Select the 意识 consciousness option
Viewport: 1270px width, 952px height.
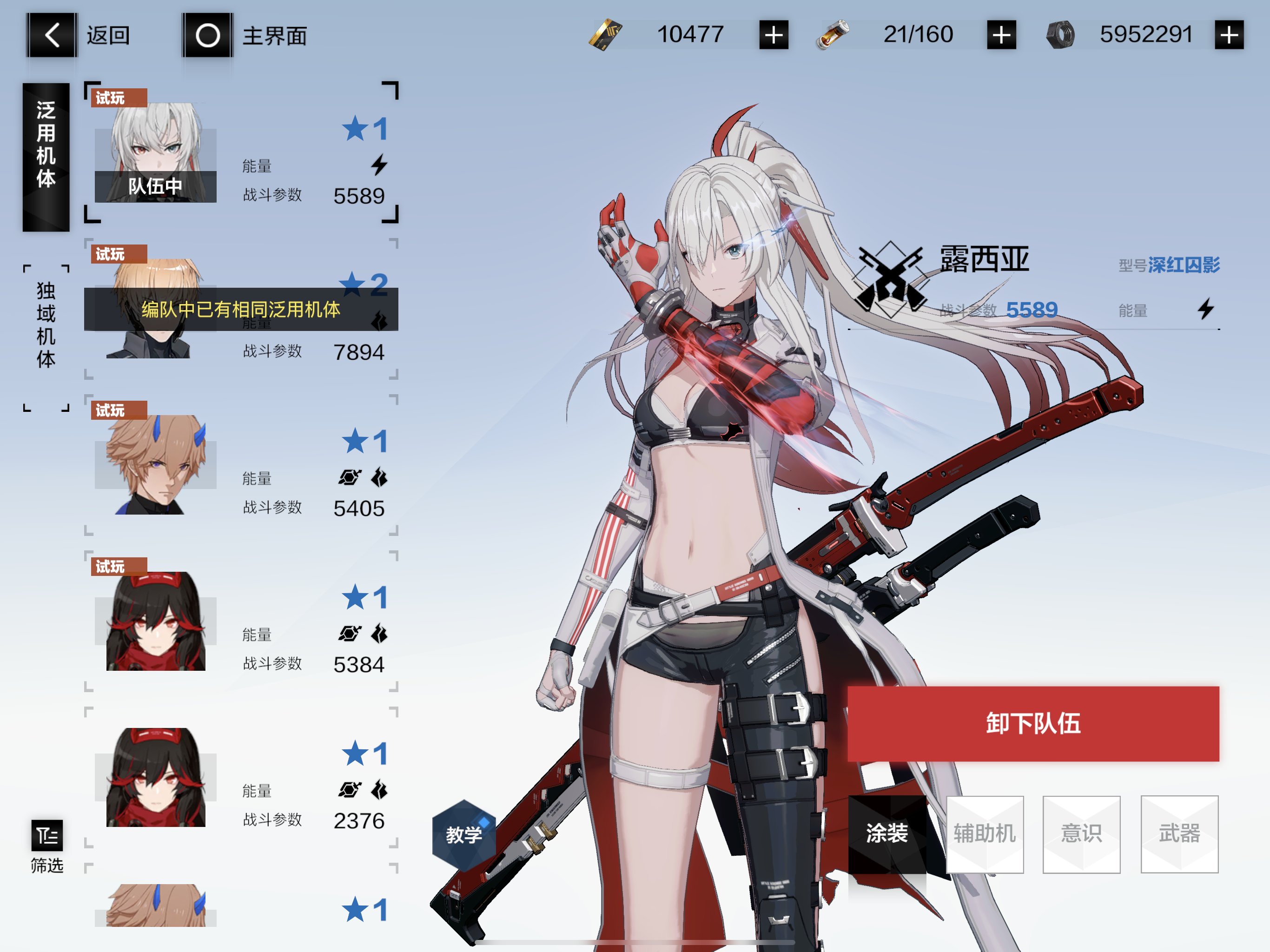click(x=1082, y=834)
